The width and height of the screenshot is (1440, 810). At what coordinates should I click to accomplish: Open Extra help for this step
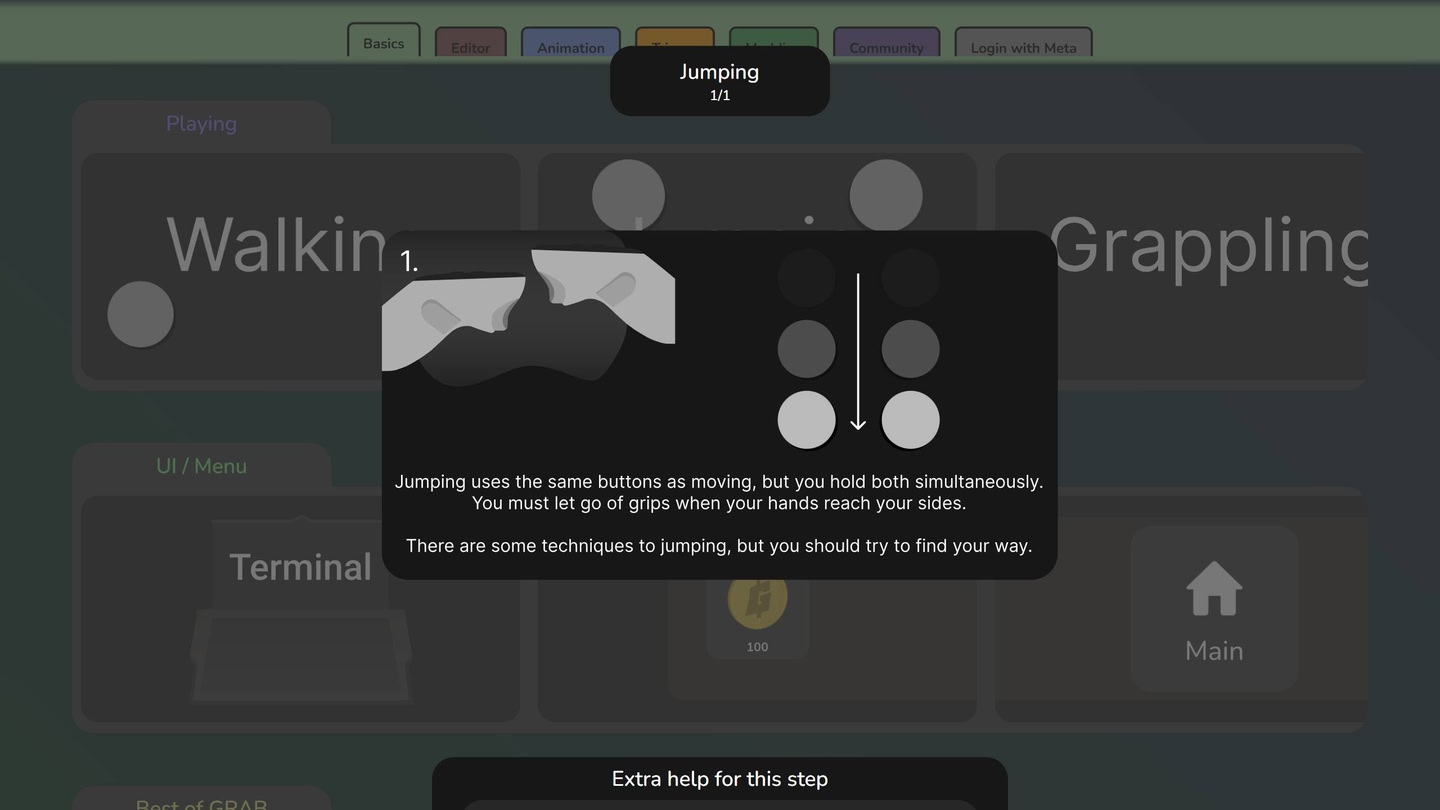(x=719, y=778)
